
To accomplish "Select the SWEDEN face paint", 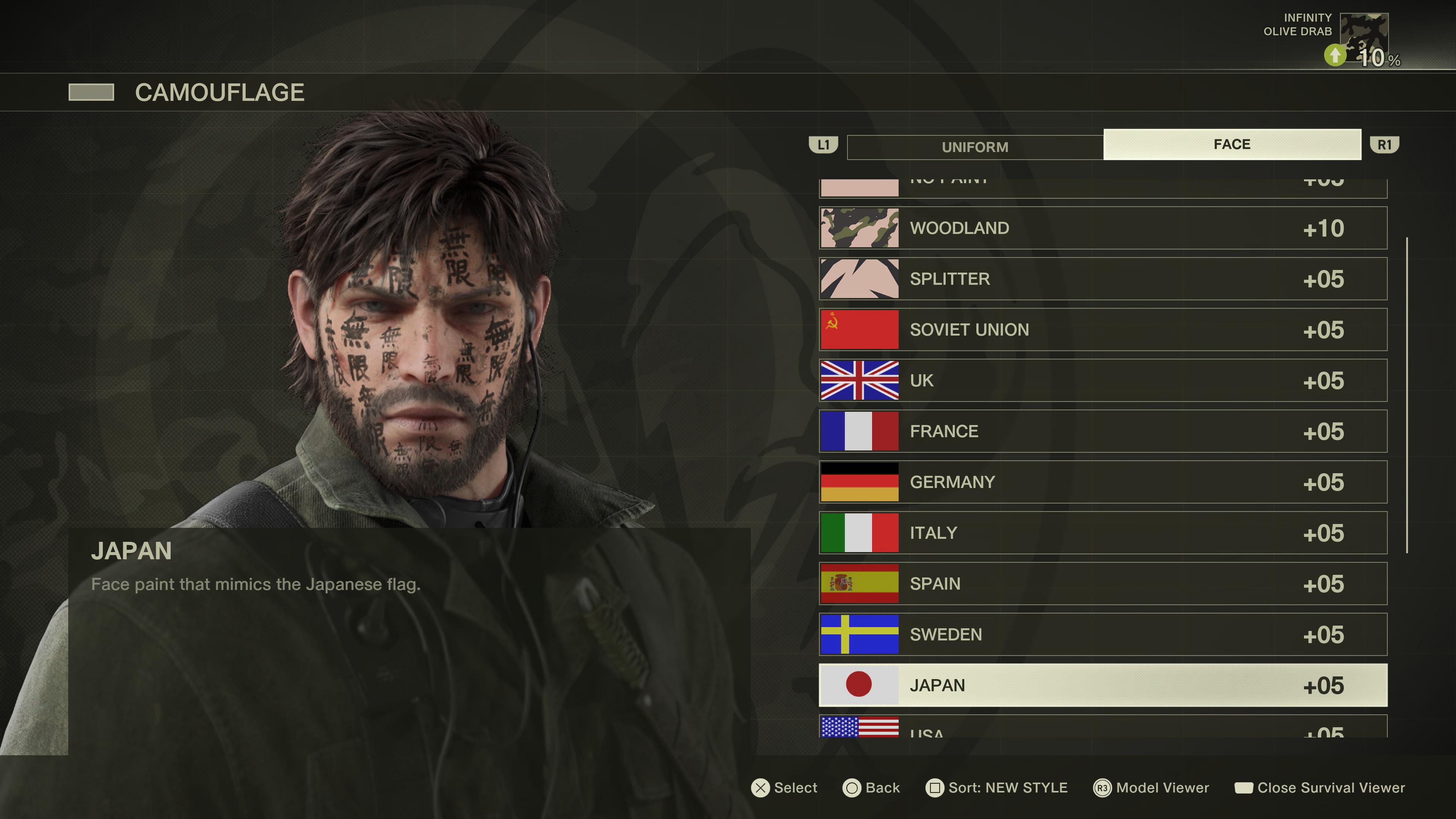I will [1102, 635].
